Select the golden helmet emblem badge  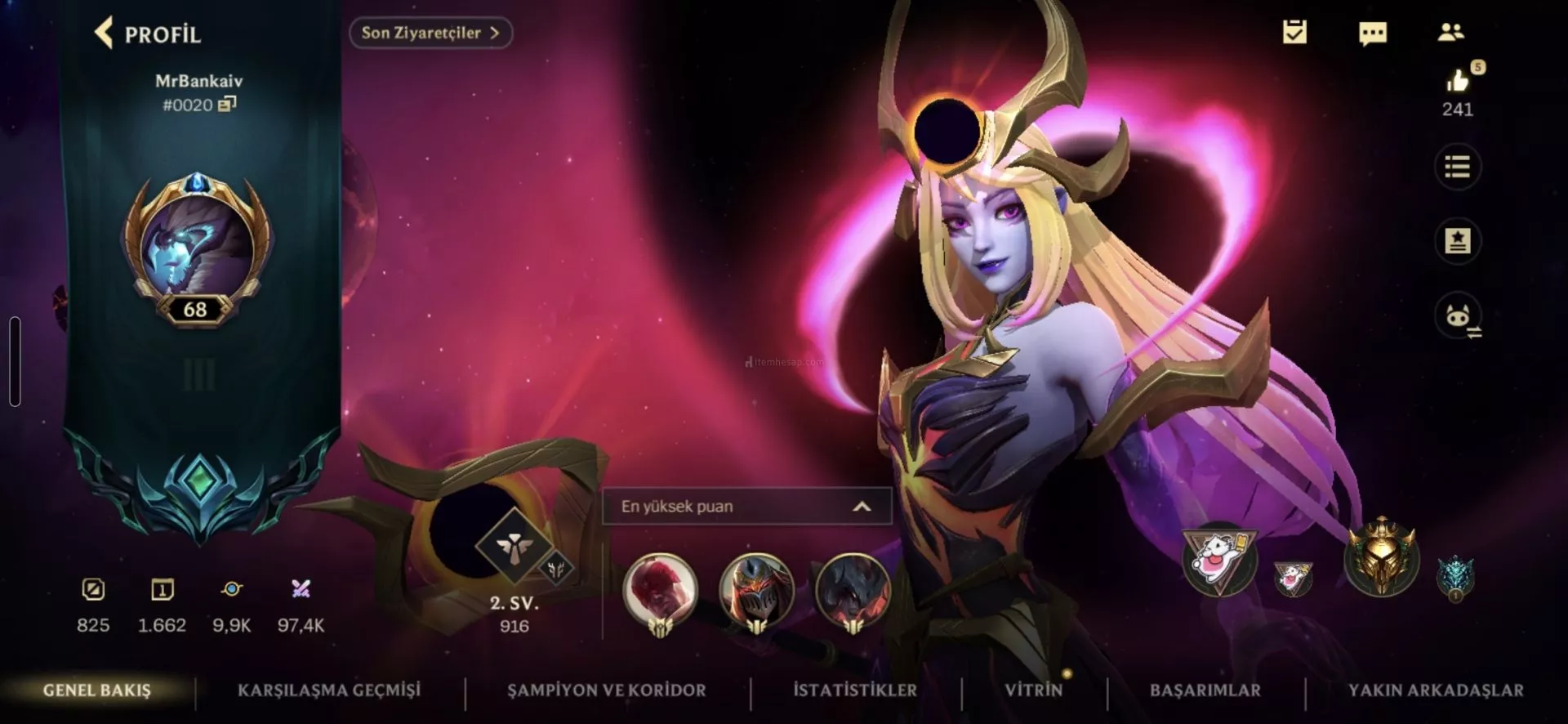click(x=1381, y=559)
